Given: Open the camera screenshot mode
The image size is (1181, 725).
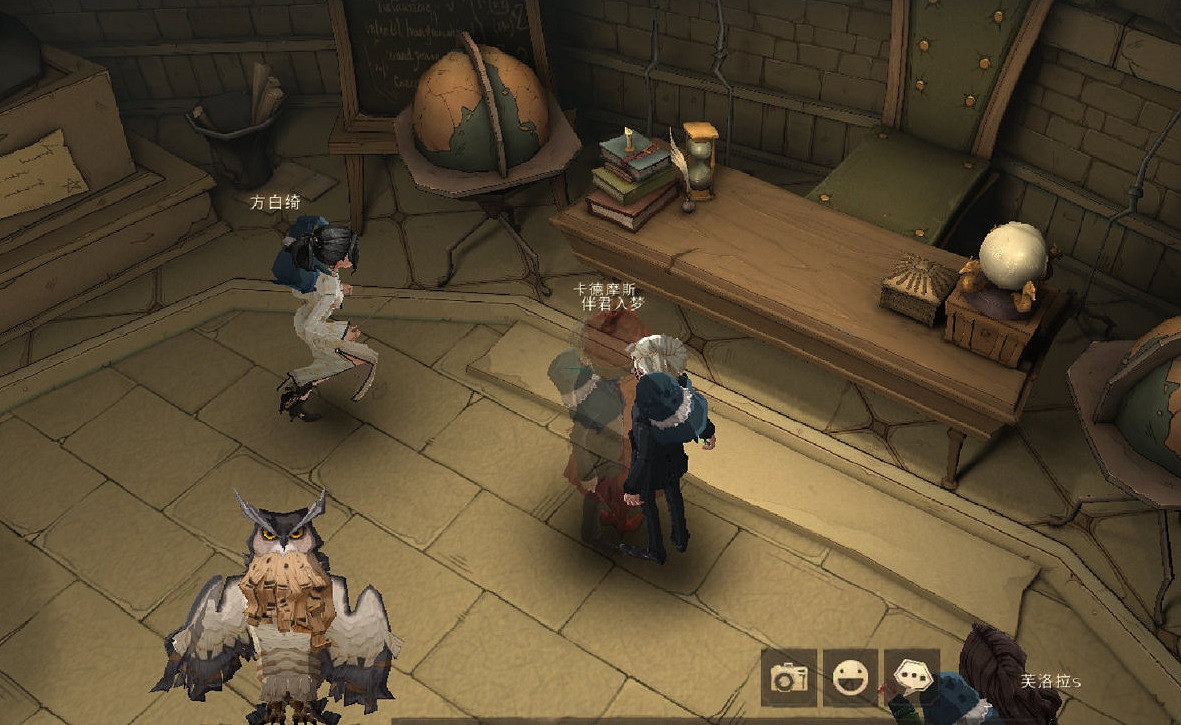Looking at the screenshot, I should coord(789,678).
